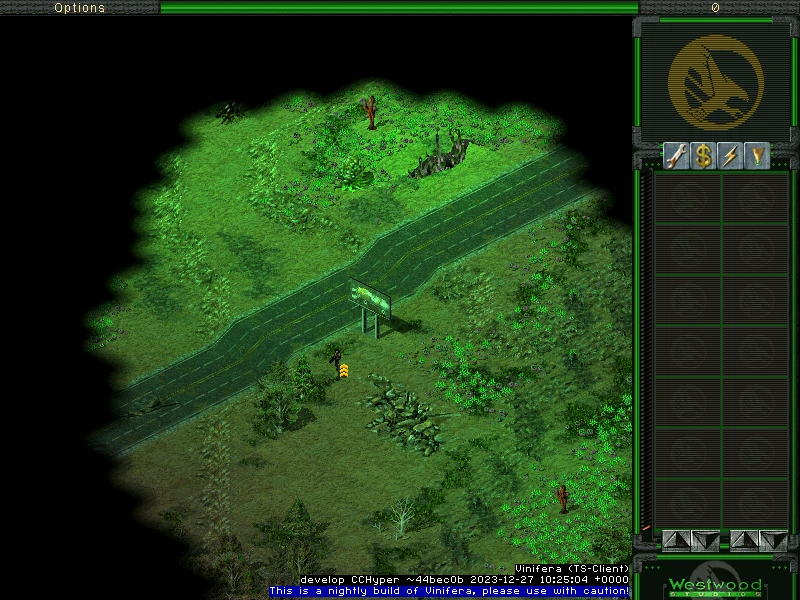Toggle the dollar-sign sell mode button

[703, 156]
